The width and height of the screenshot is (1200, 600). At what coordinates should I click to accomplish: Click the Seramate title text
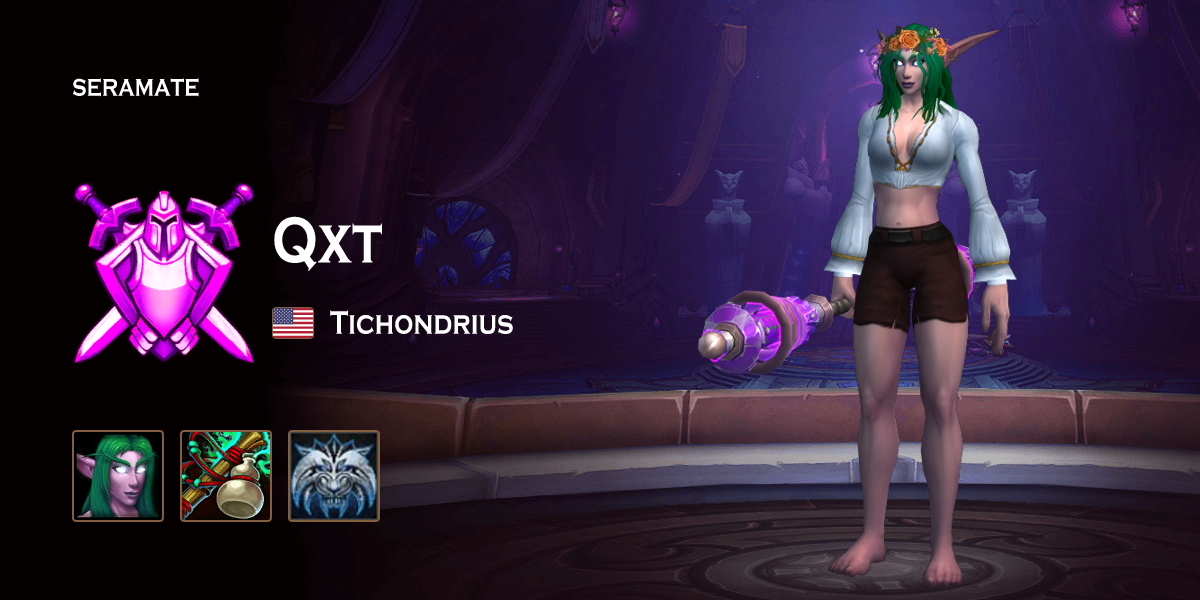click(x=136, y=88)
